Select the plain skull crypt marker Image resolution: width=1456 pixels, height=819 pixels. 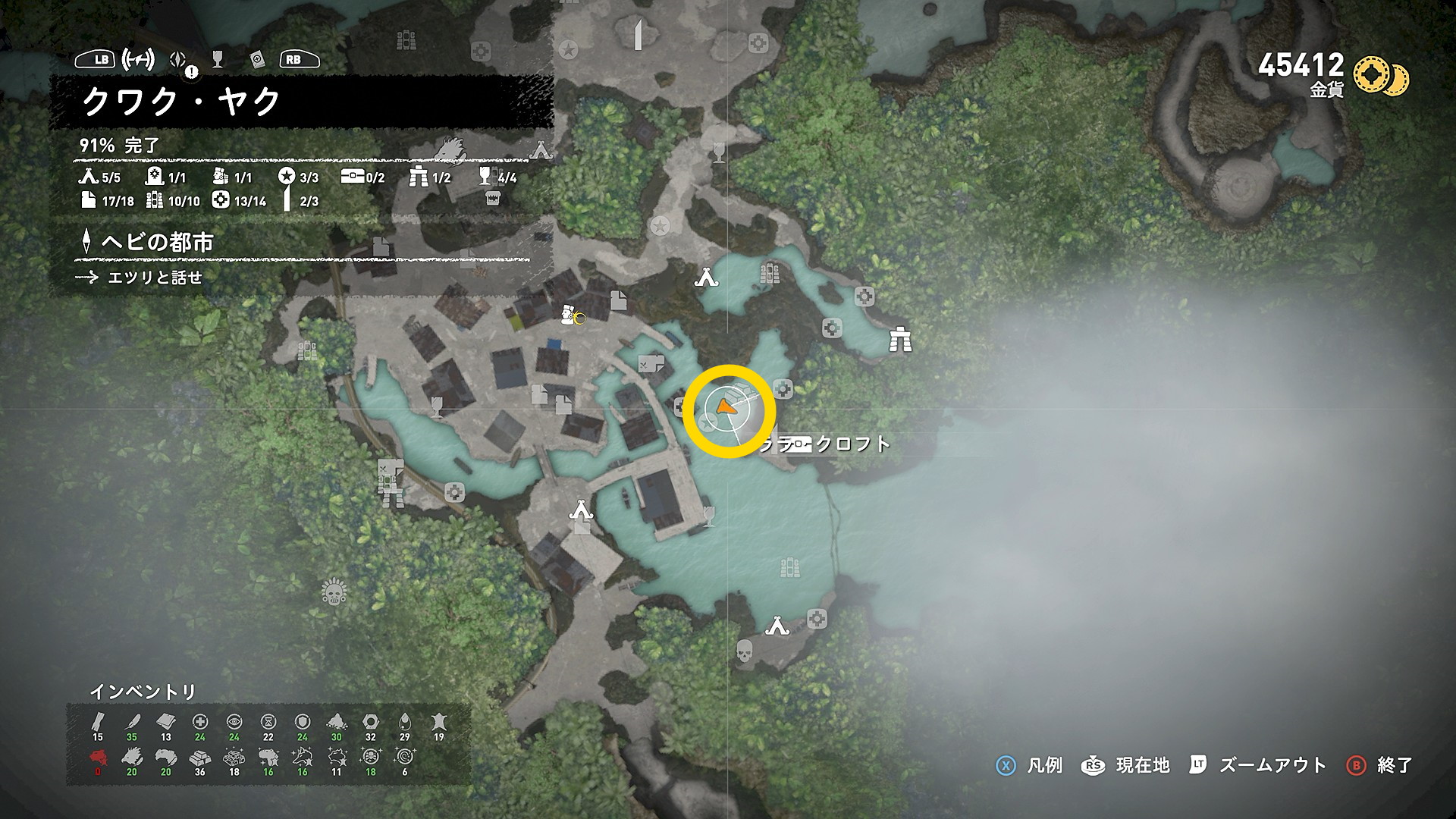(x=745, y=651)
